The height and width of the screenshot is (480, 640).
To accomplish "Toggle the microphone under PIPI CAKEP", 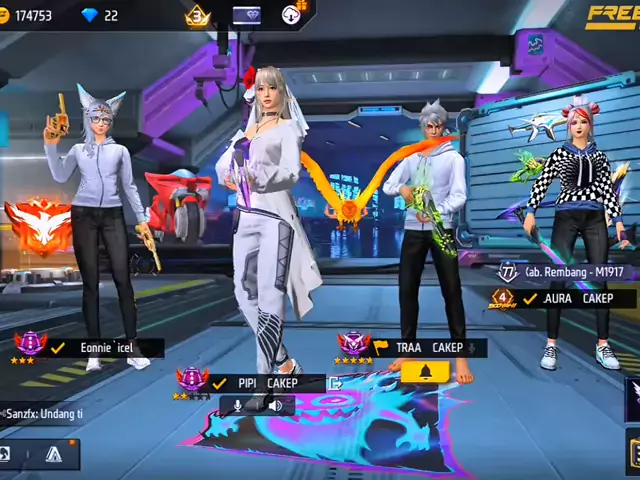I will [239, 405].
